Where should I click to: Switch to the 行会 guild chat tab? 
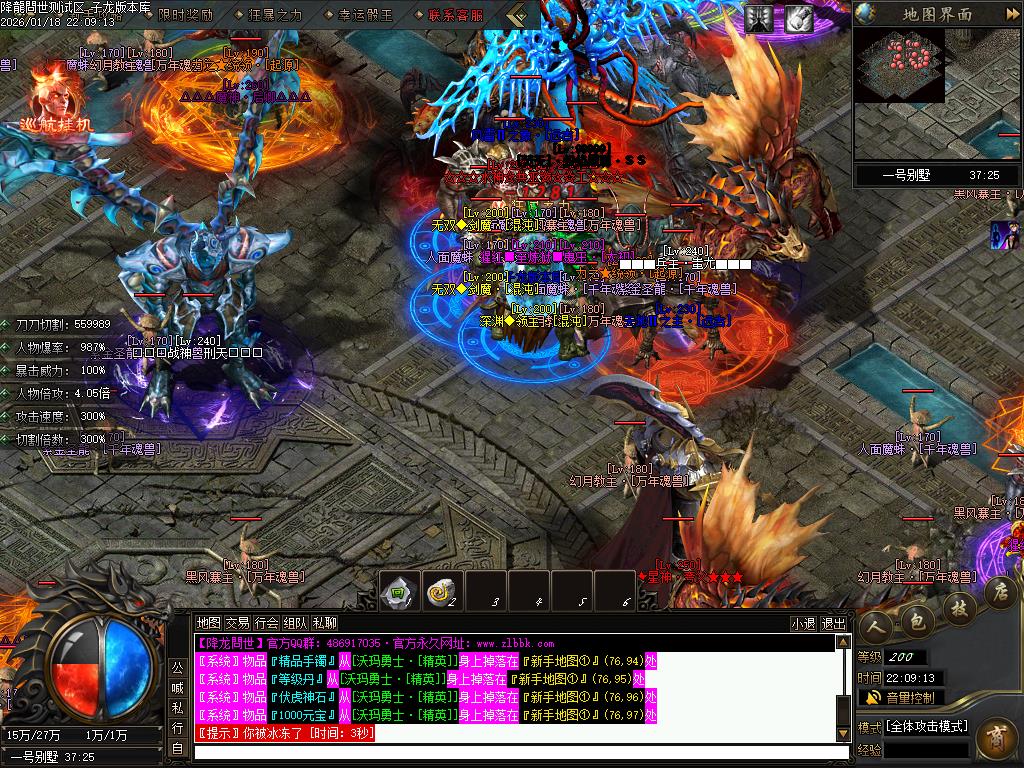(266, 623)
